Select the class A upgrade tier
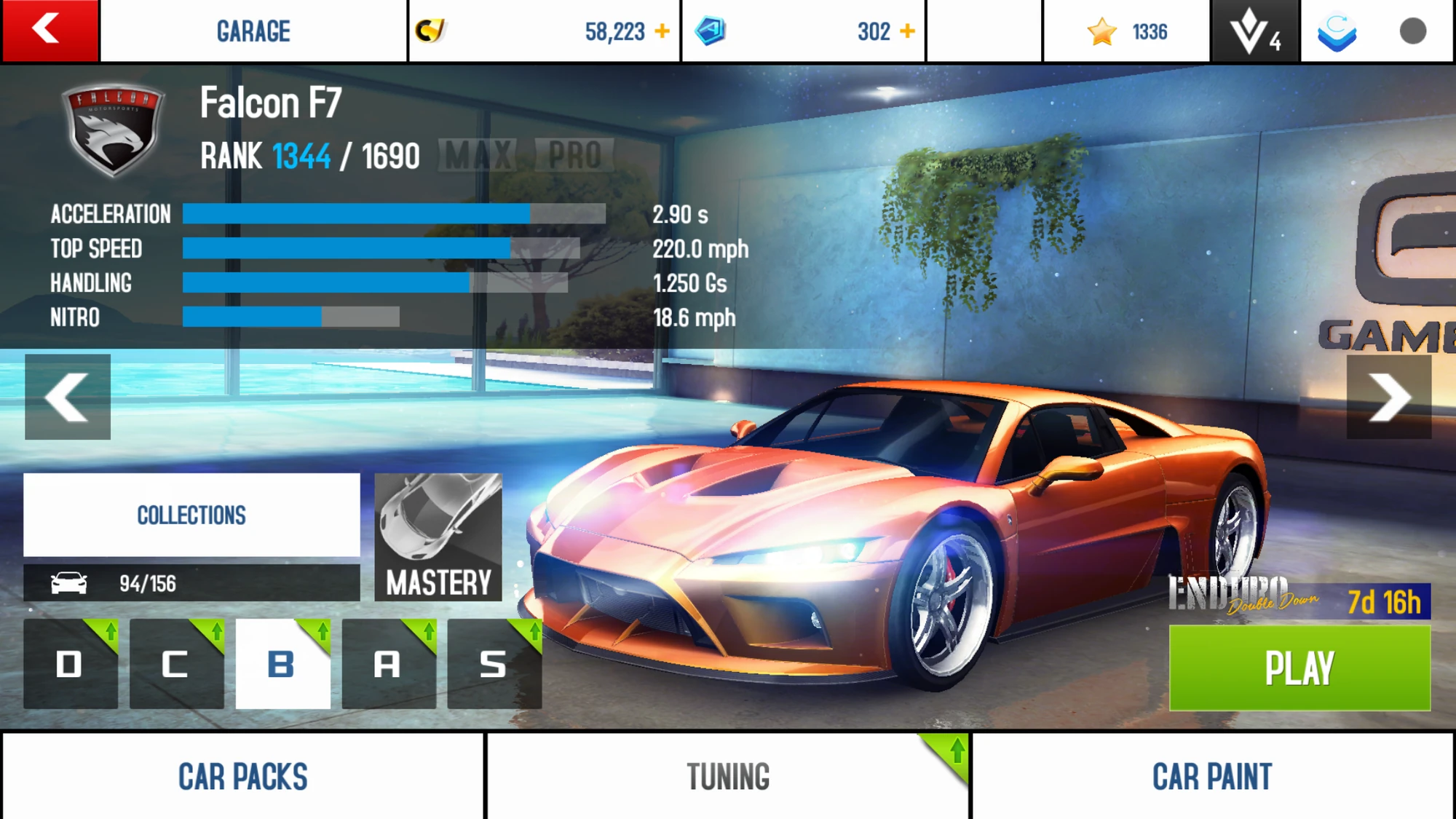Image resolution: width=1456 pixels, height=819 pixels. coord(388,664)
